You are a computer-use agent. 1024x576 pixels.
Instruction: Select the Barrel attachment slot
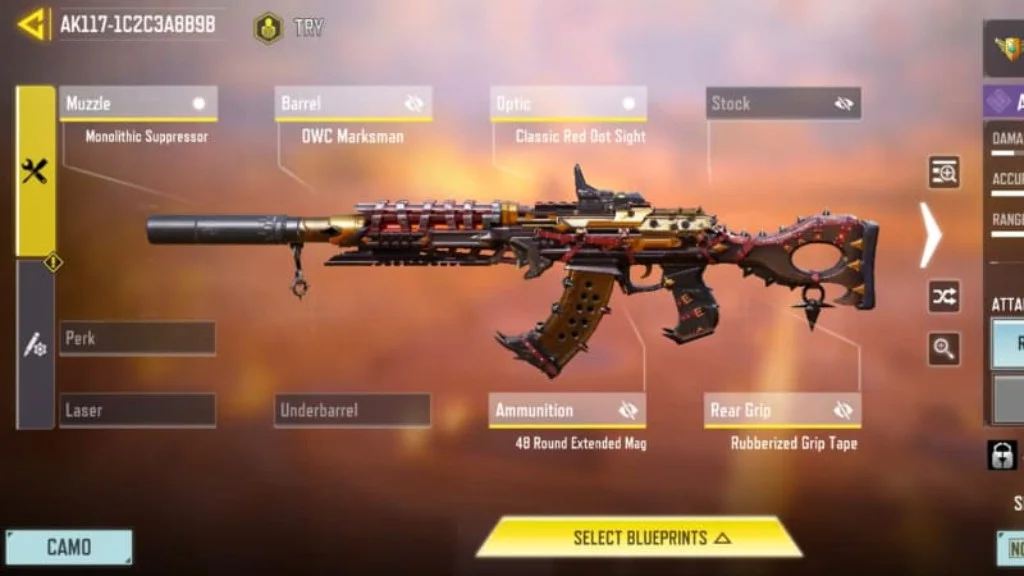click(x=340, y=104)
